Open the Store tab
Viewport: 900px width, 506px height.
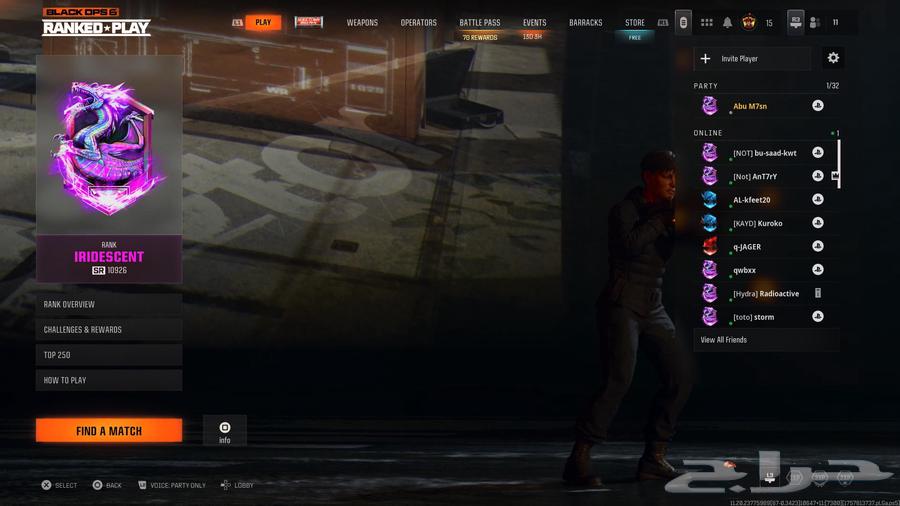[635, 23]
